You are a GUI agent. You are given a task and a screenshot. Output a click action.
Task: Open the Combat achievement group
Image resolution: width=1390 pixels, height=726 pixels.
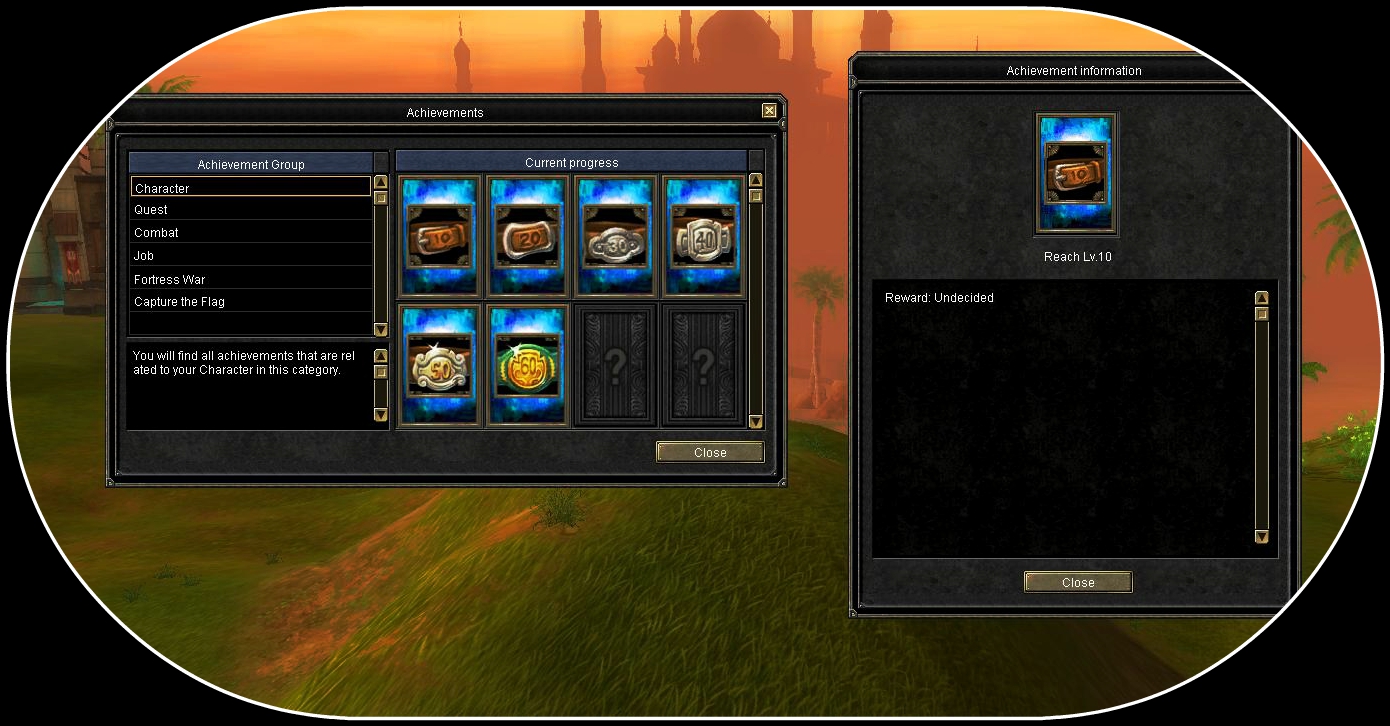click(x=250, y=233)
